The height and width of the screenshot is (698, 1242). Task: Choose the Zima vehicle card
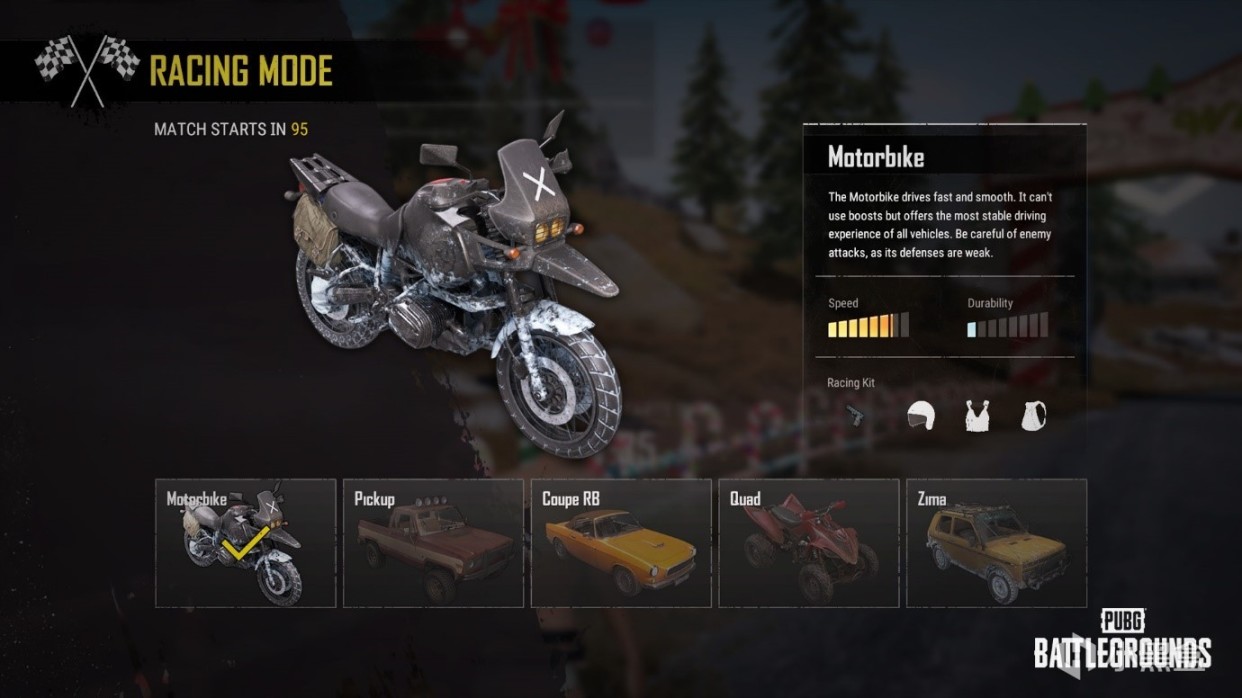996,543
